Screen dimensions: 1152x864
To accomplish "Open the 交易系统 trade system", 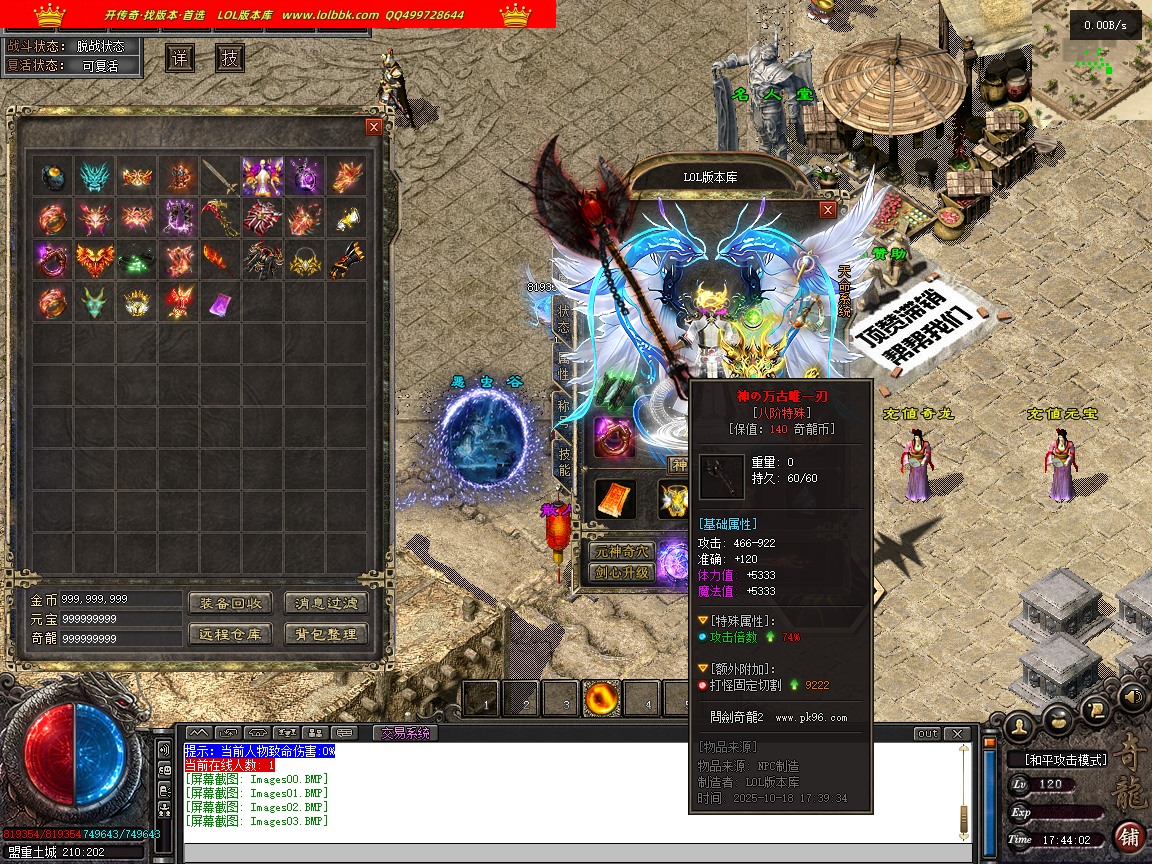I will click(x=405, y=733).
